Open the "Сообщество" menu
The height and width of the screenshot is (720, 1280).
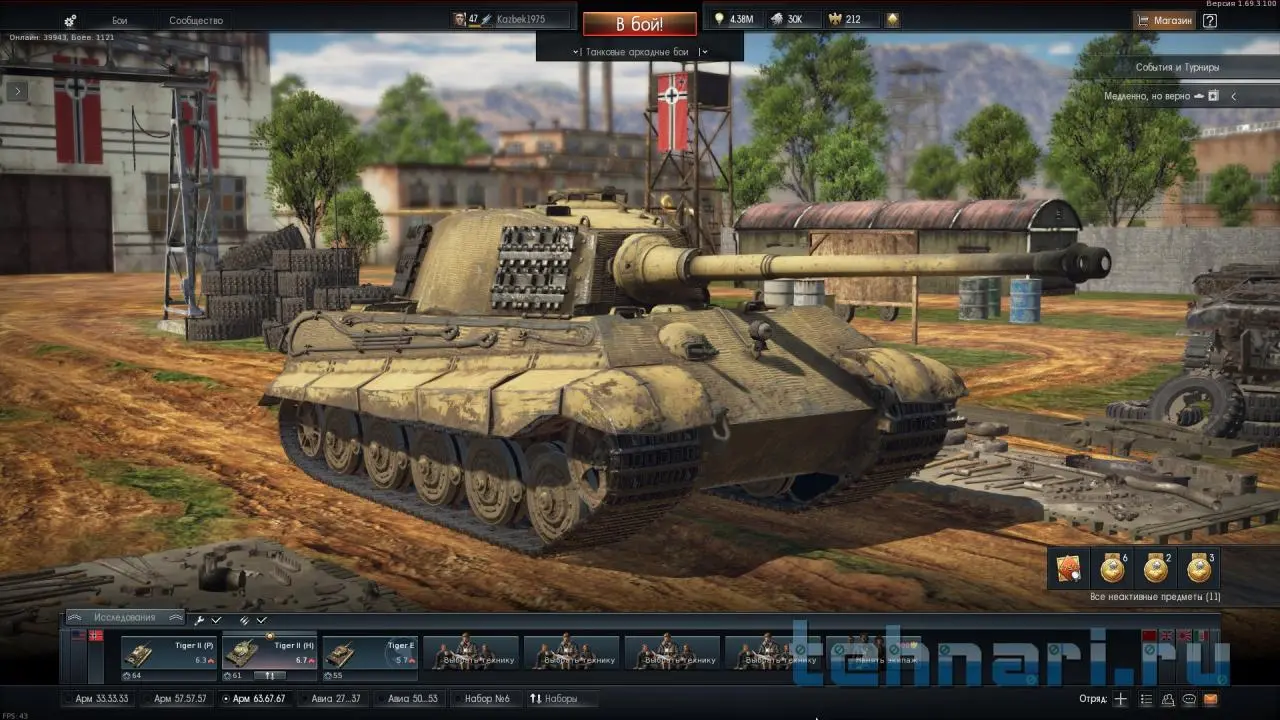pyautogui.click(x=196, y=20)
